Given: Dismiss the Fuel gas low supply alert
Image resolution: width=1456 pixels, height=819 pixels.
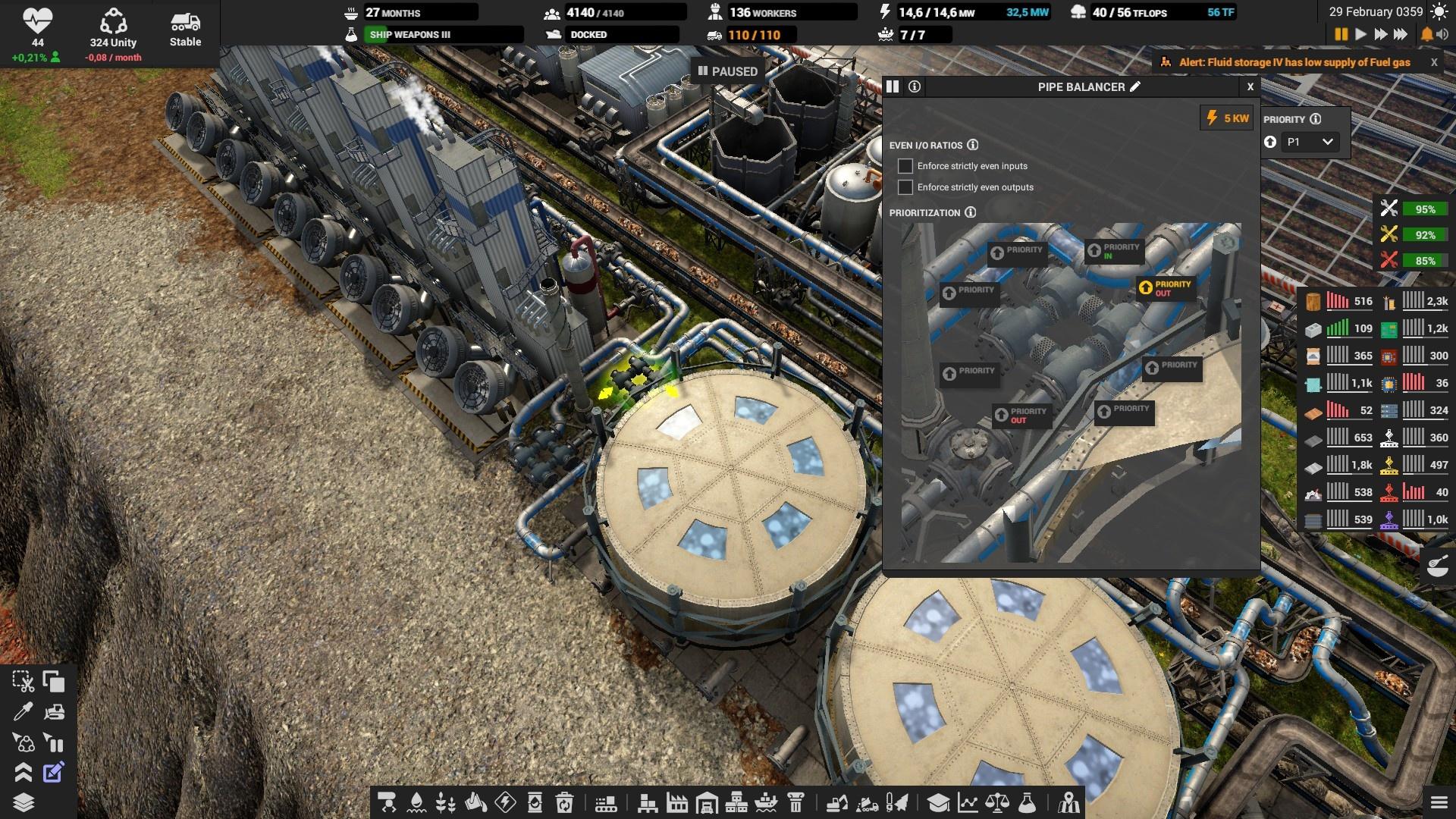Looking at the screenshot, I should (x=1433, y=62).
